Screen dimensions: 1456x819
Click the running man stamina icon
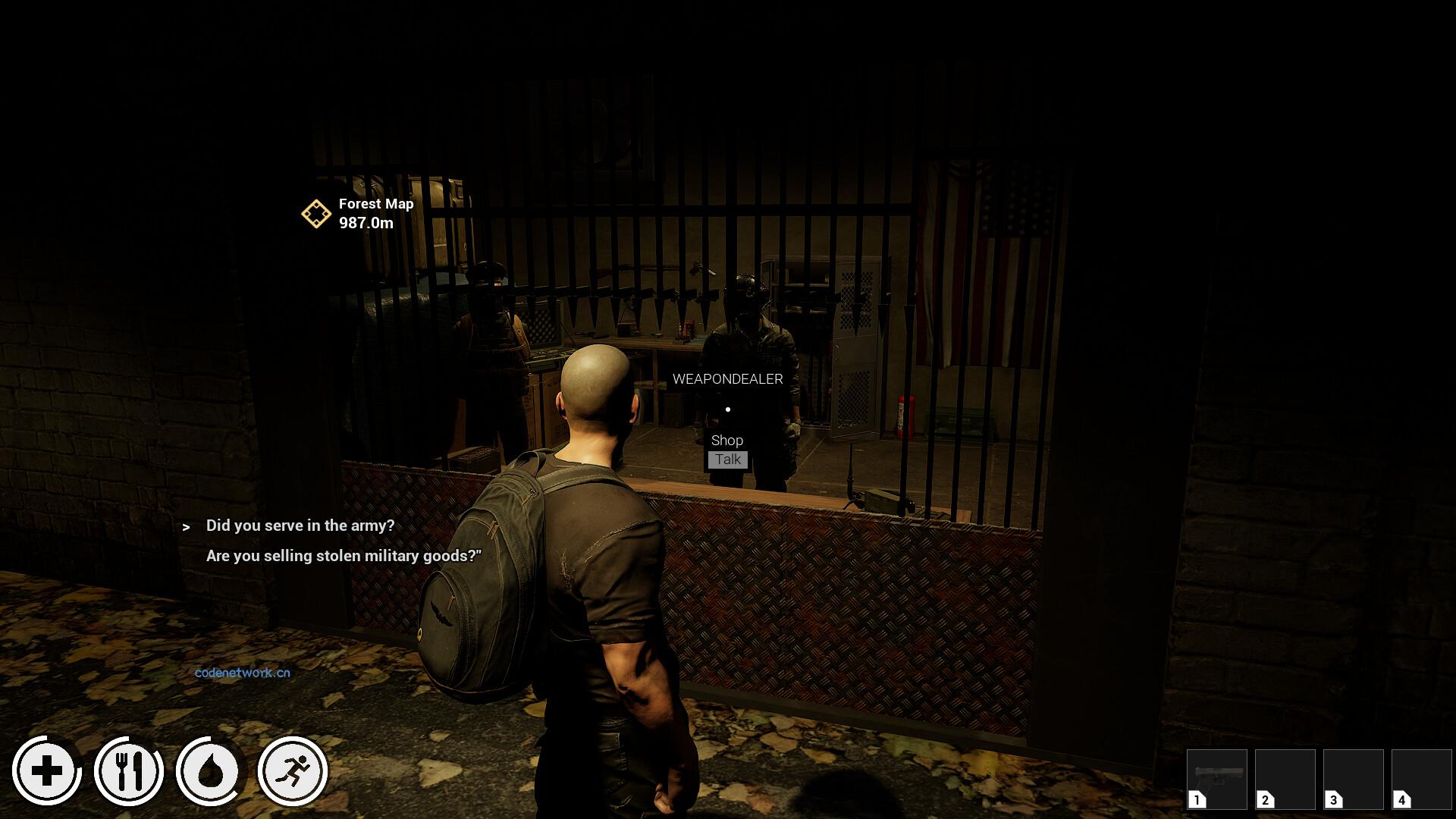pyautogui.click(x=293, y=771)
